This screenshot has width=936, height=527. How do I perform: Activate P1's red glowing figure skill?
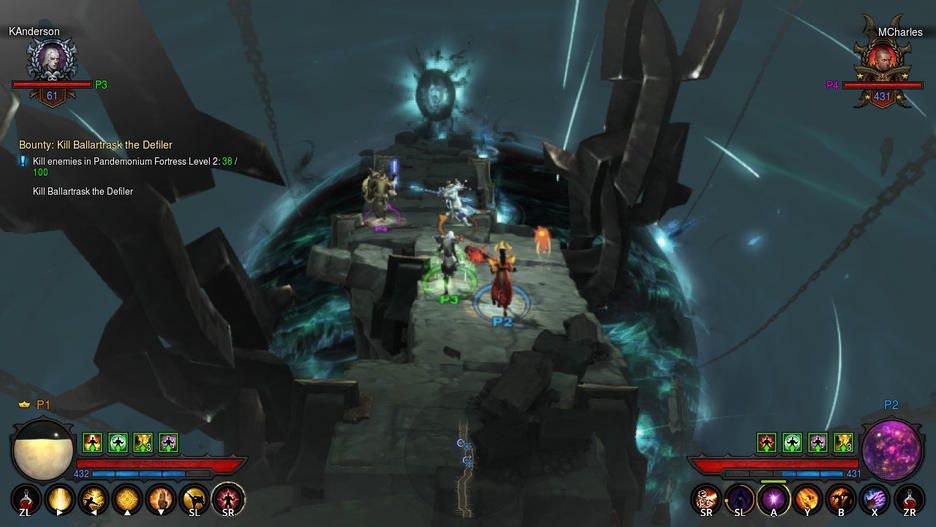click(229, 498)
